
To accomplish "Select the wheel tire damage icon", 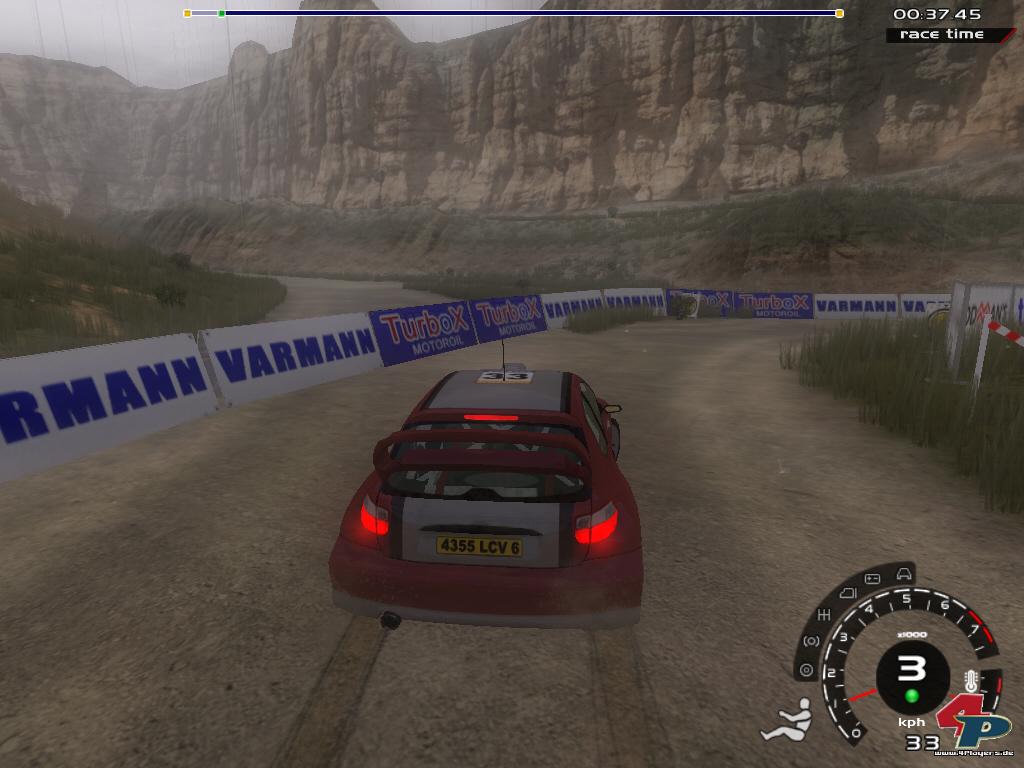I will (x=805, y=670).
